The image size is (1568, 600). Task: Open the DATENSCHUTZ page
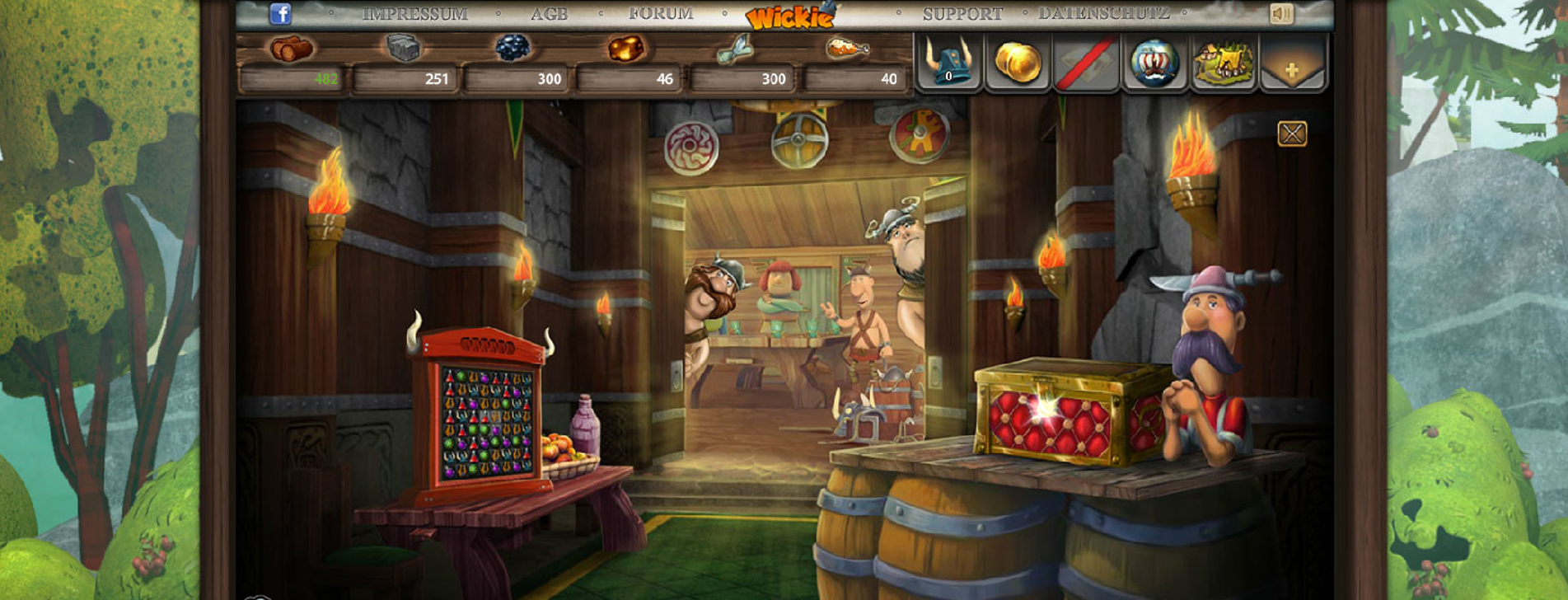tap(1102, 13)
